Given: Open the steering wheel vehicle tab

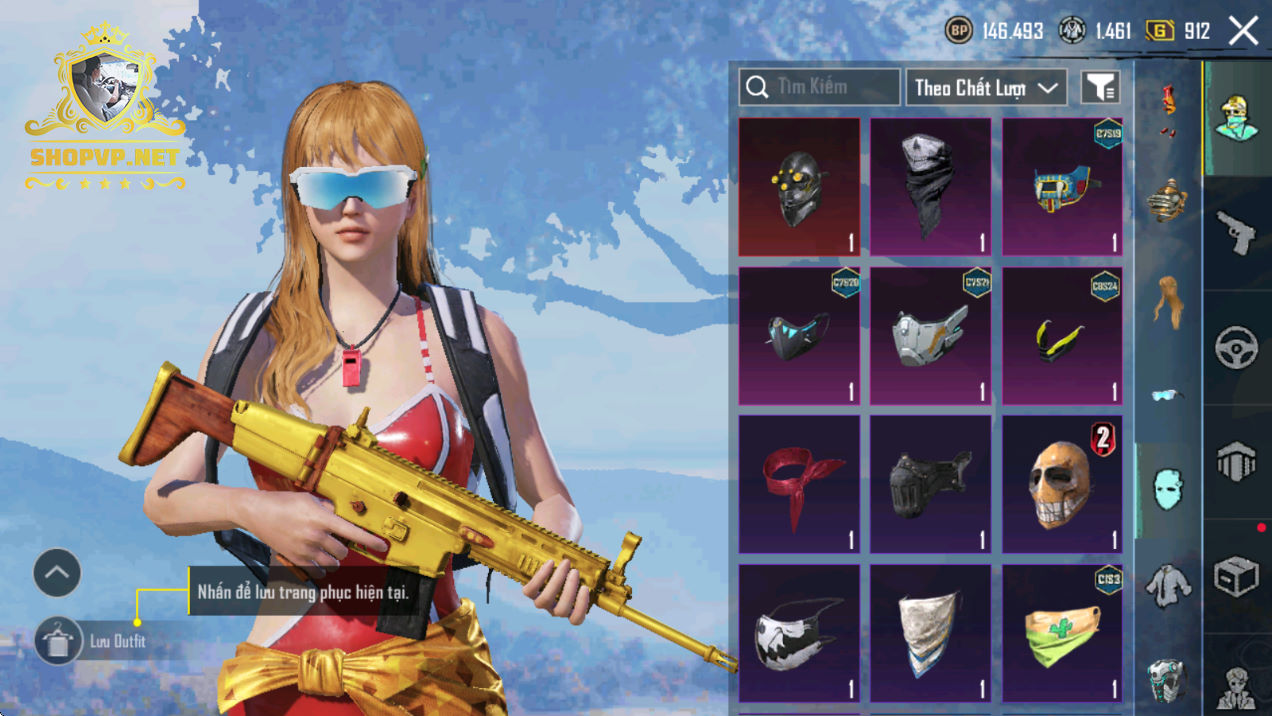Looking at the screenshot, I should (1237, 348).
